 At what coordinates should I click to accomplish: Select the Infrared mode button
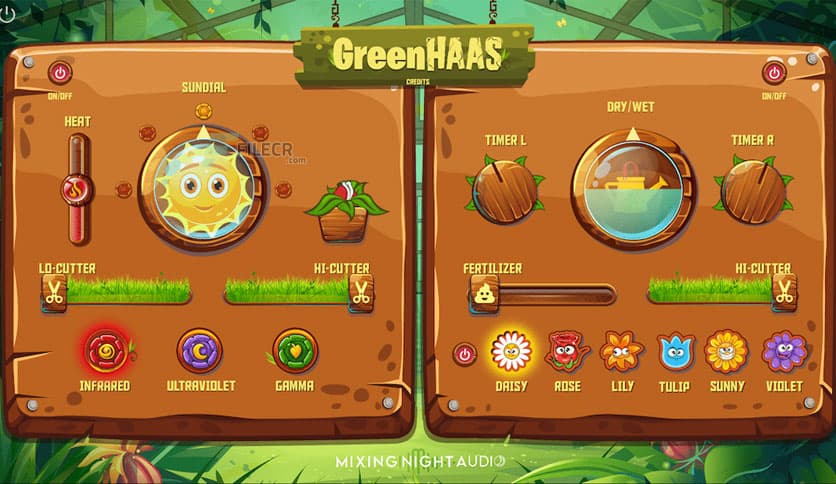[x=105, y=350]
